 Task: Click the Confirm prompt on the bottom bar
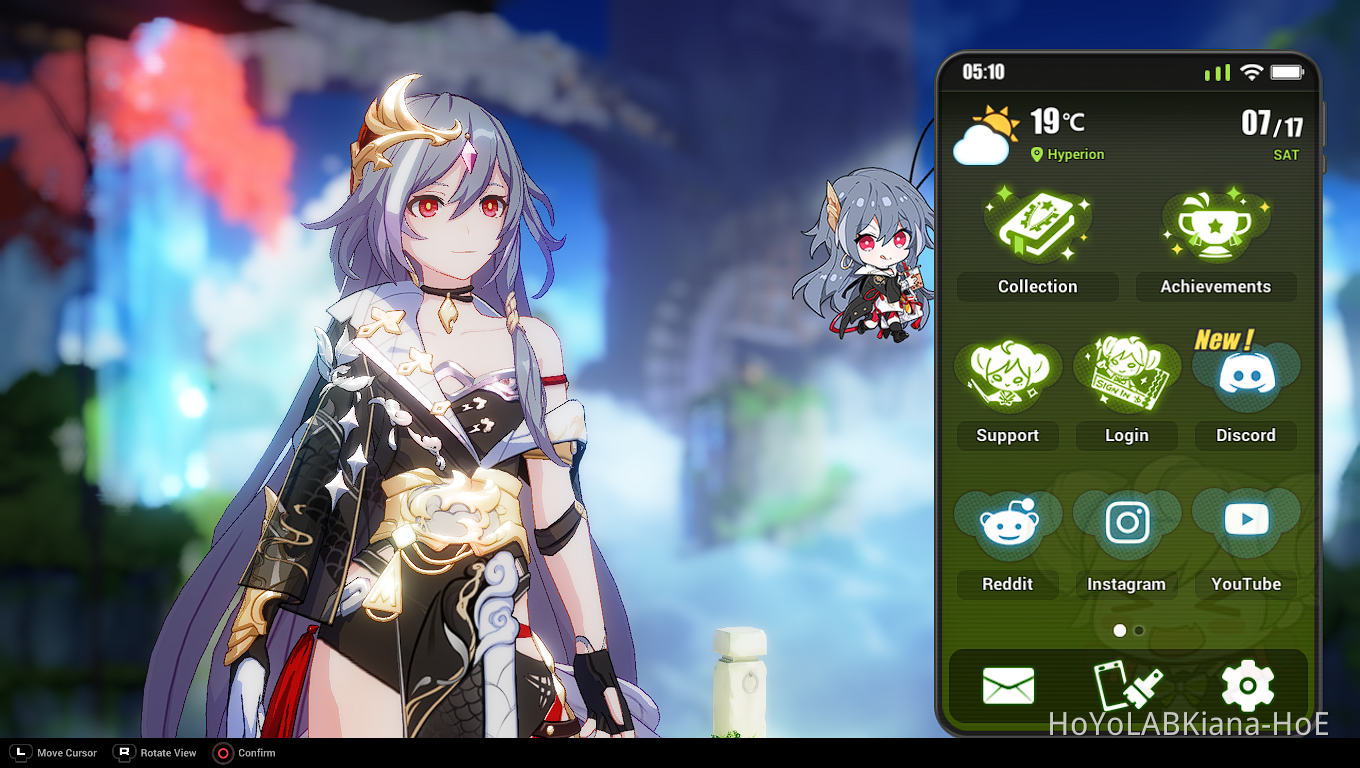[244, 753]
